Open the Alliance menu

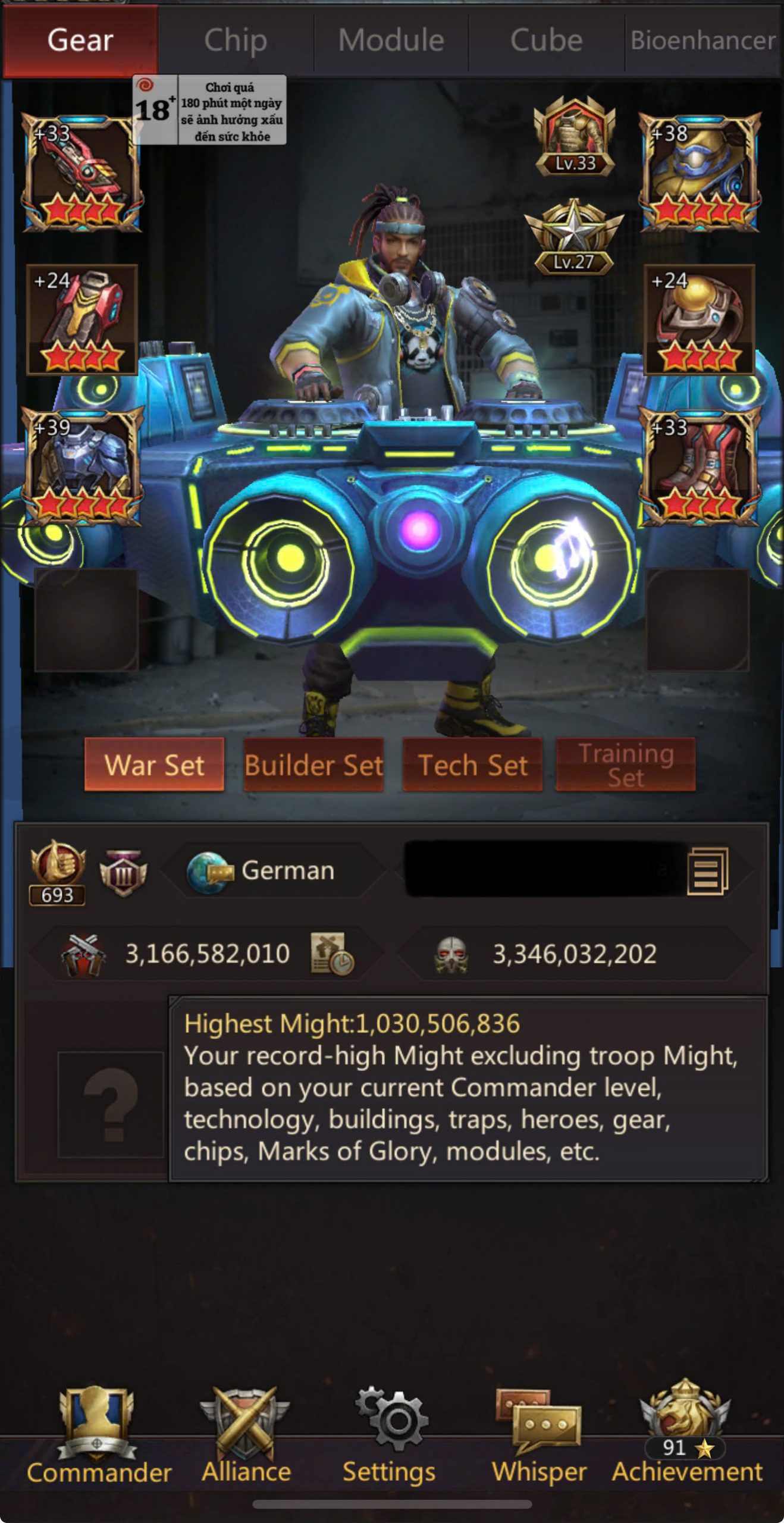[246, 1435]
